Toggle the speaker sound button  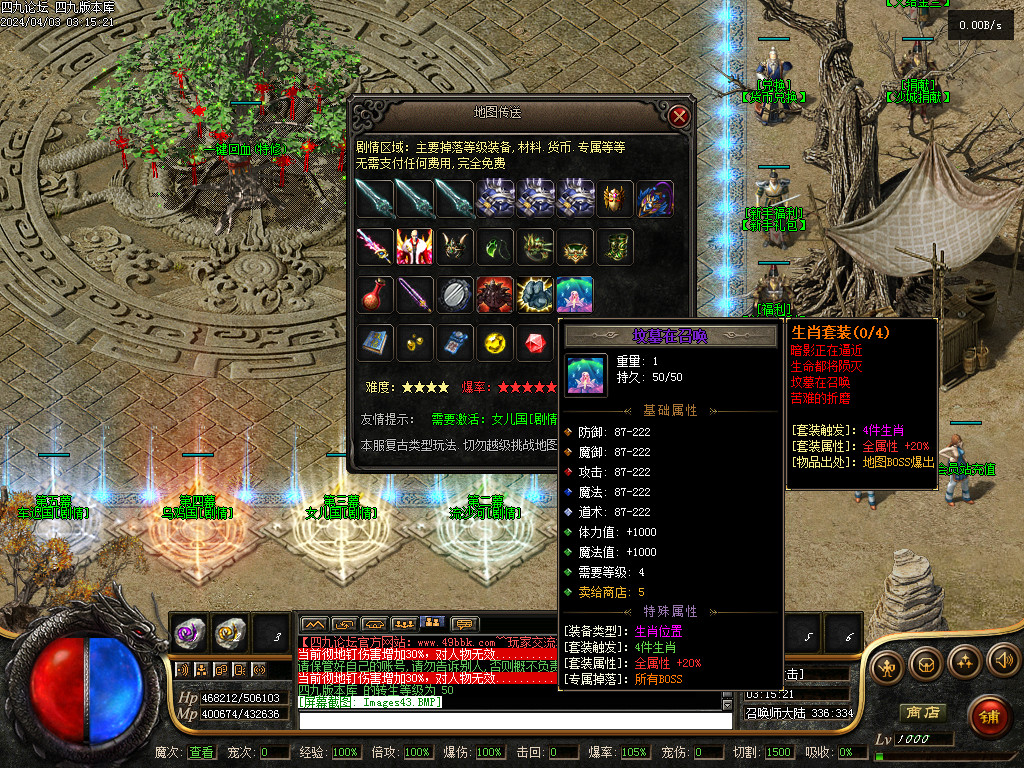click(x=1003, y=661)
